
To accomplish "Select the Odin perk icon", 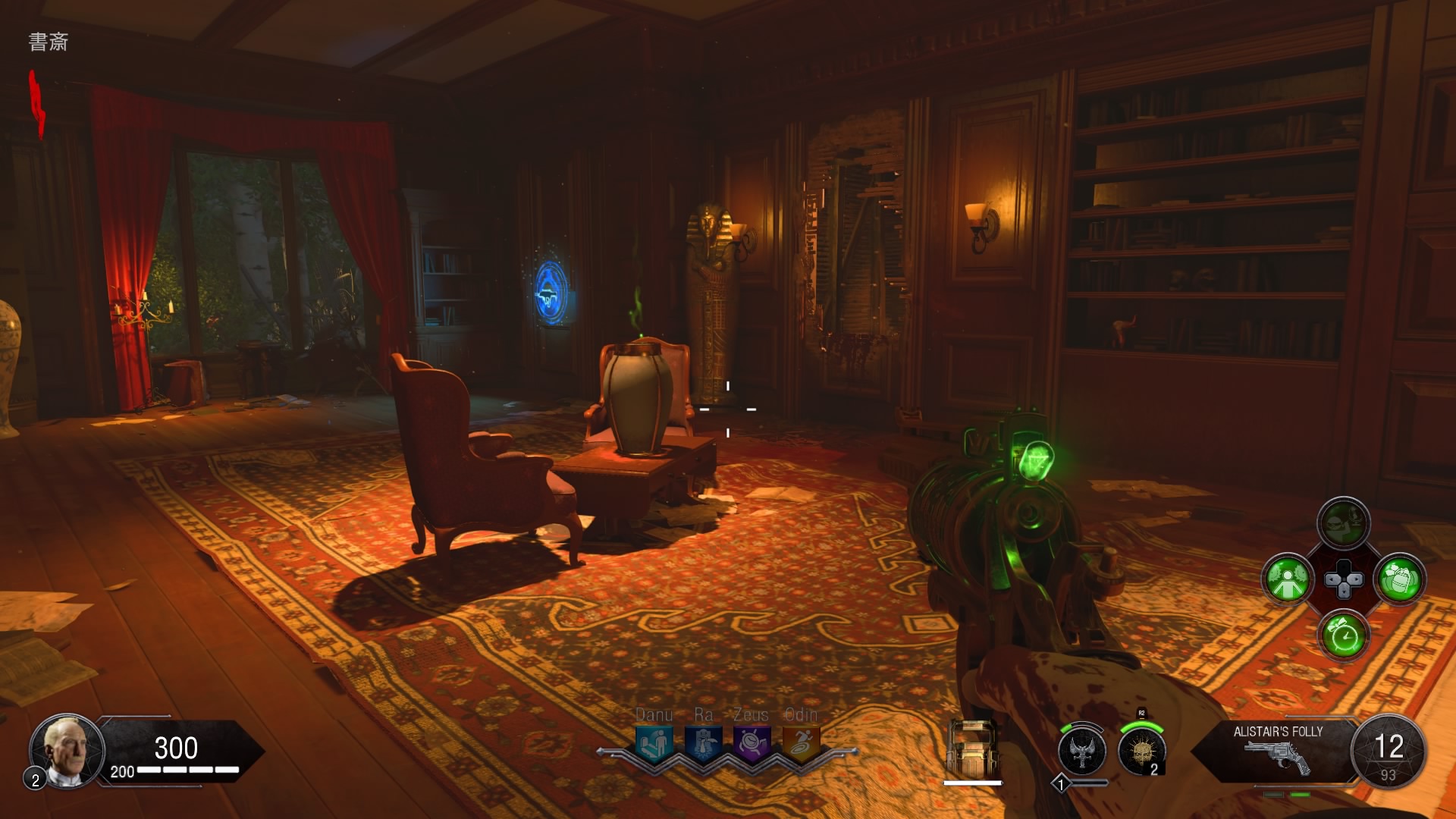I will tap(801, 743).
